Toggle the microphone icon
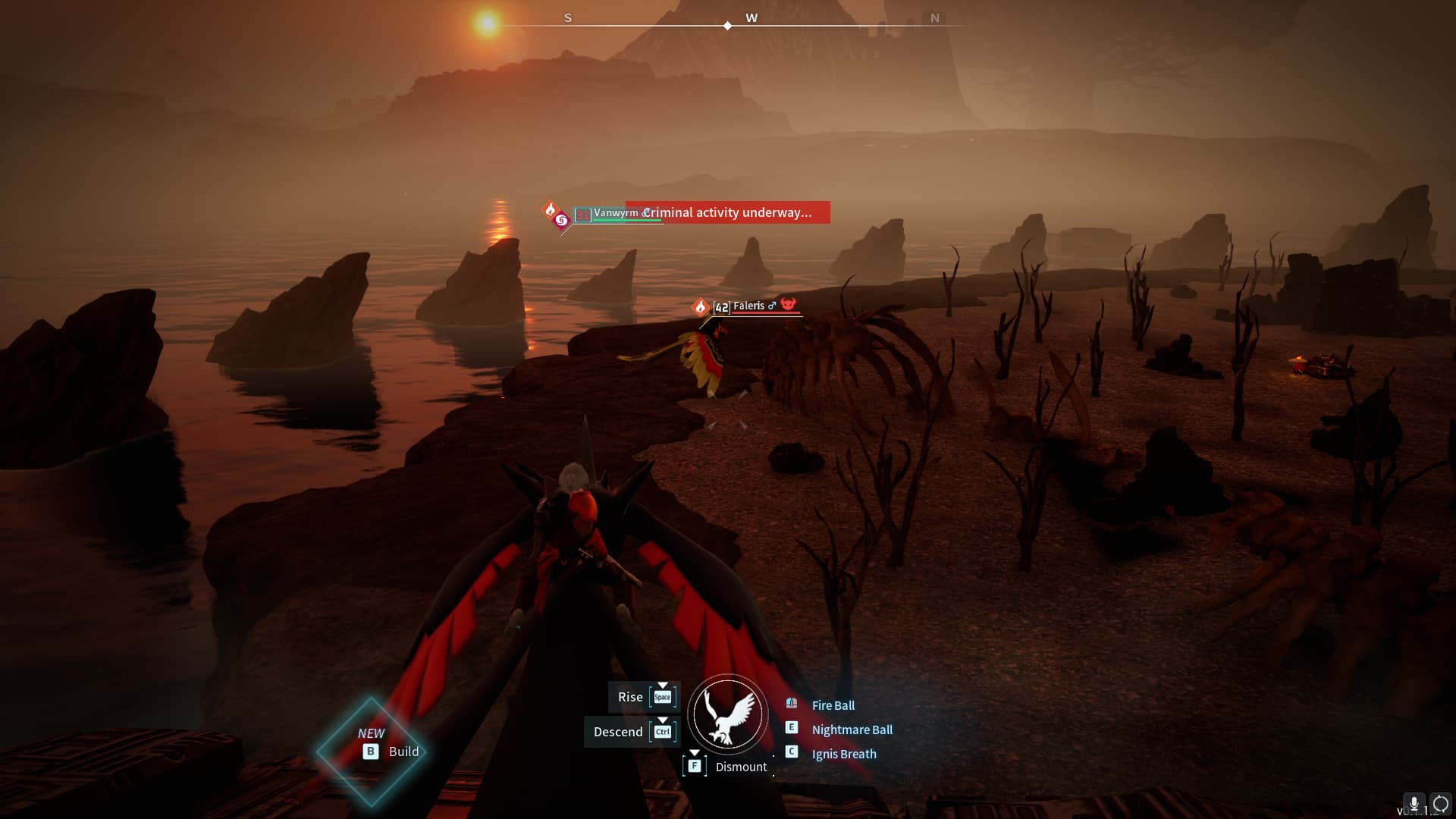Screen dimensions: 1456x819 pos(1414,804)
